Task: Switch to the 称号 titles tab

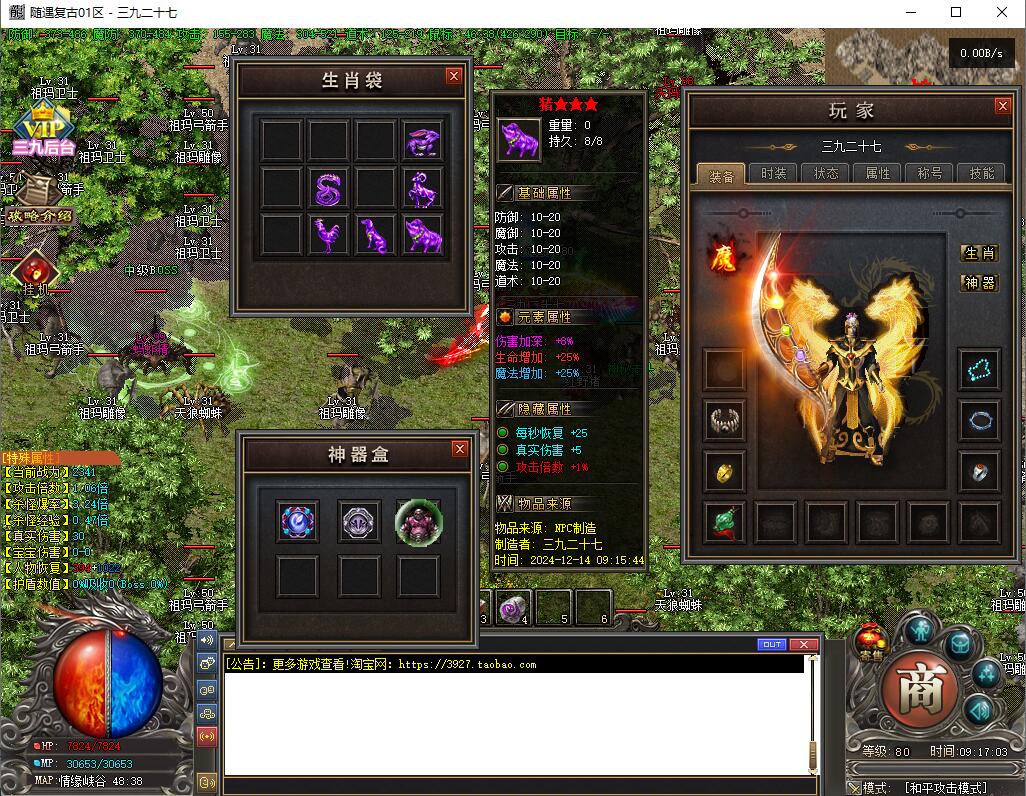Action: 930,173
